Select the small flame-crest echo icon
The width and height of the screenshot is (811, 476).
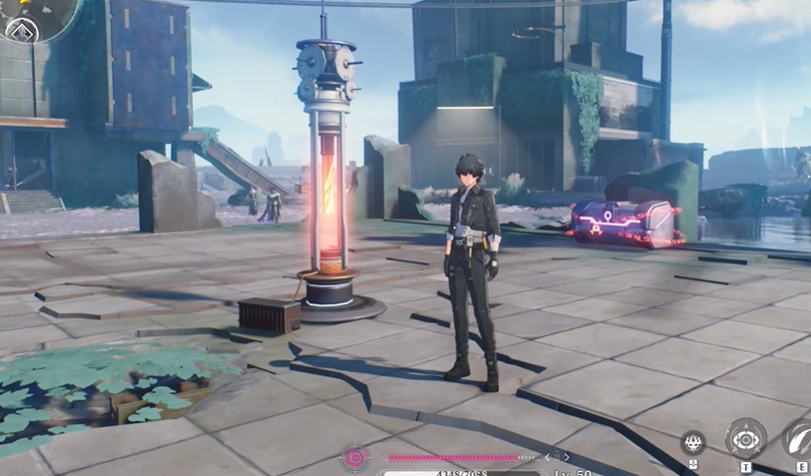(693, 442)
